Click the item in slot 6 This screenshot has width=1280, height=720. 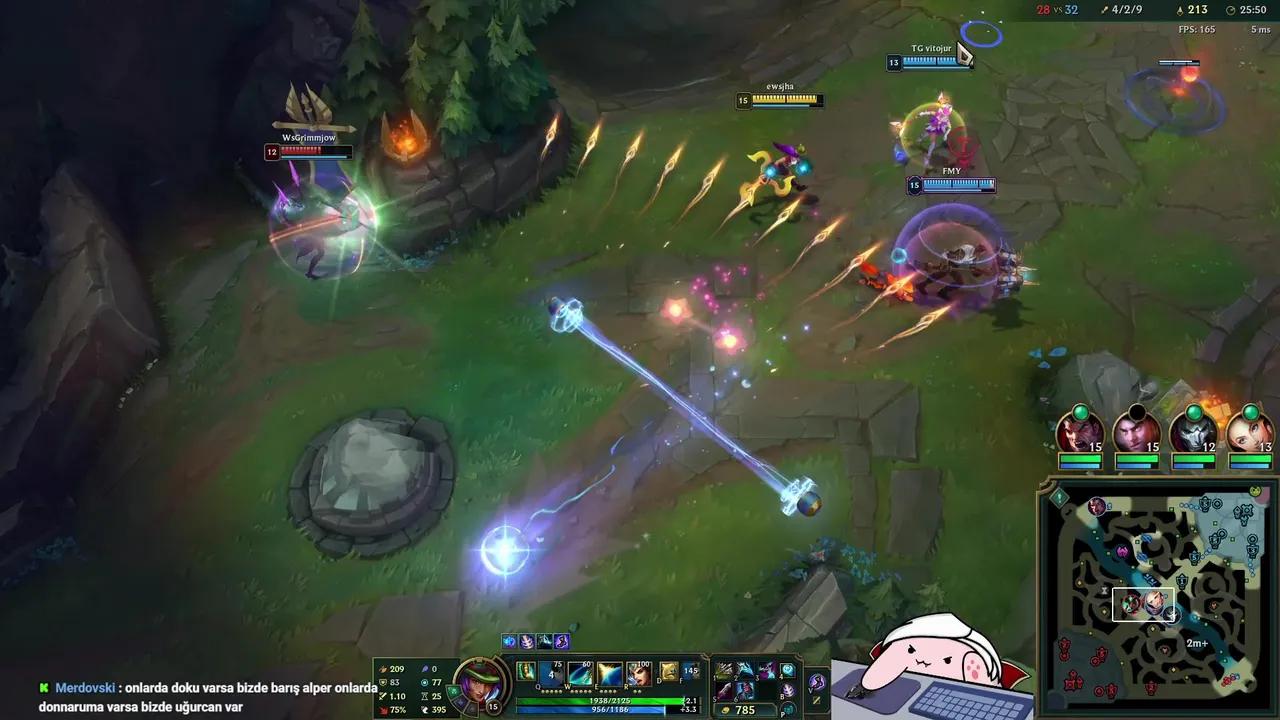pos(745,691)
